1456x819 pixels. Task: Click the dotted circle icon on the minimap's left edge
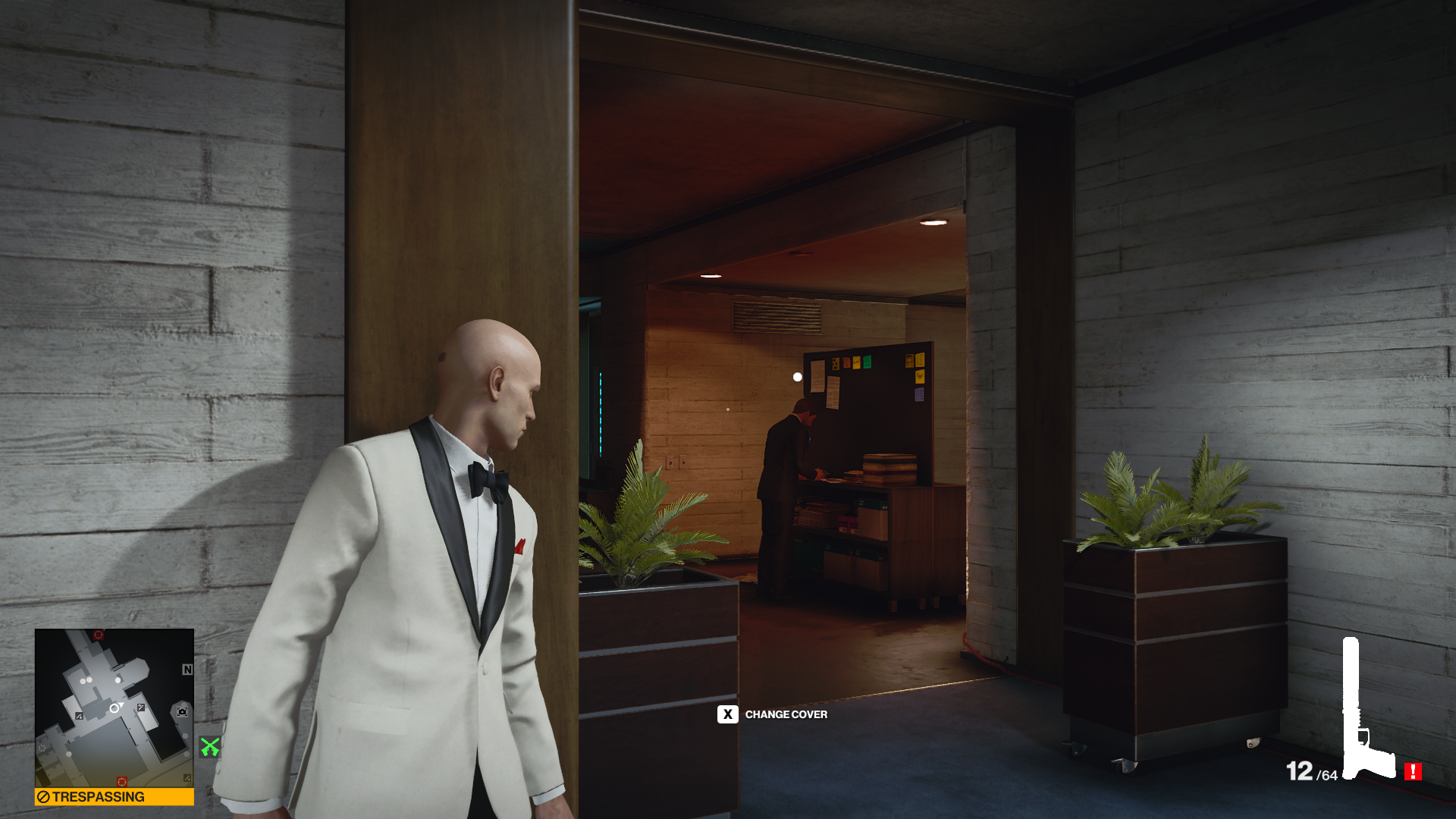pos(42,748)
